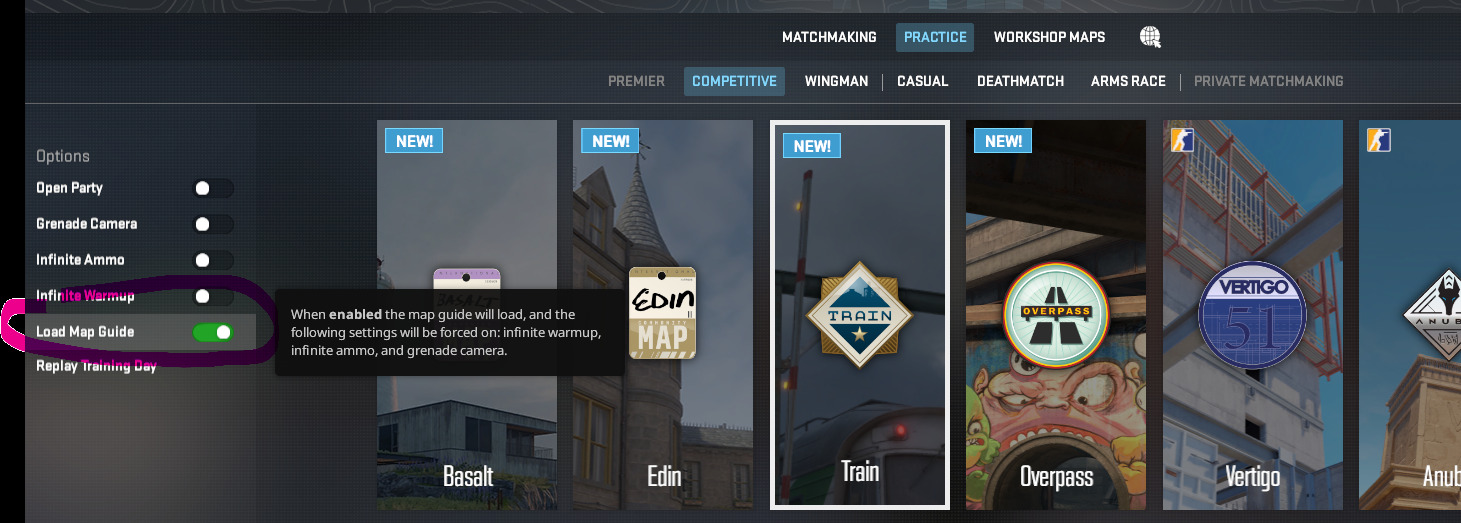This screenshot has height=523, width=1461.
Task: Choose the Casual game mode
Action: point(922,81)
